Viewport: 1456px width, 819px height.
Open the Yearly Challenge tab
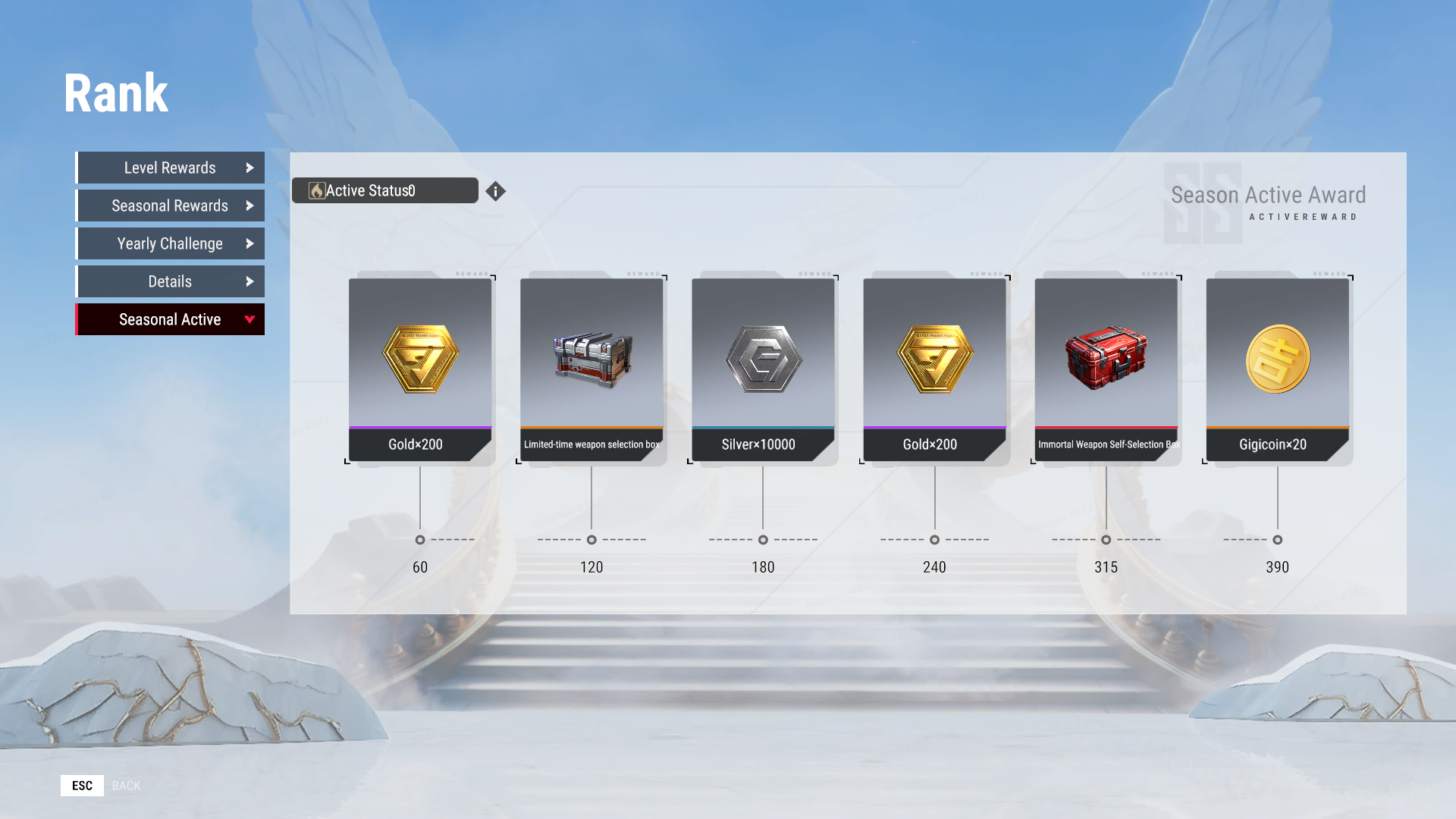click(170, 243)
